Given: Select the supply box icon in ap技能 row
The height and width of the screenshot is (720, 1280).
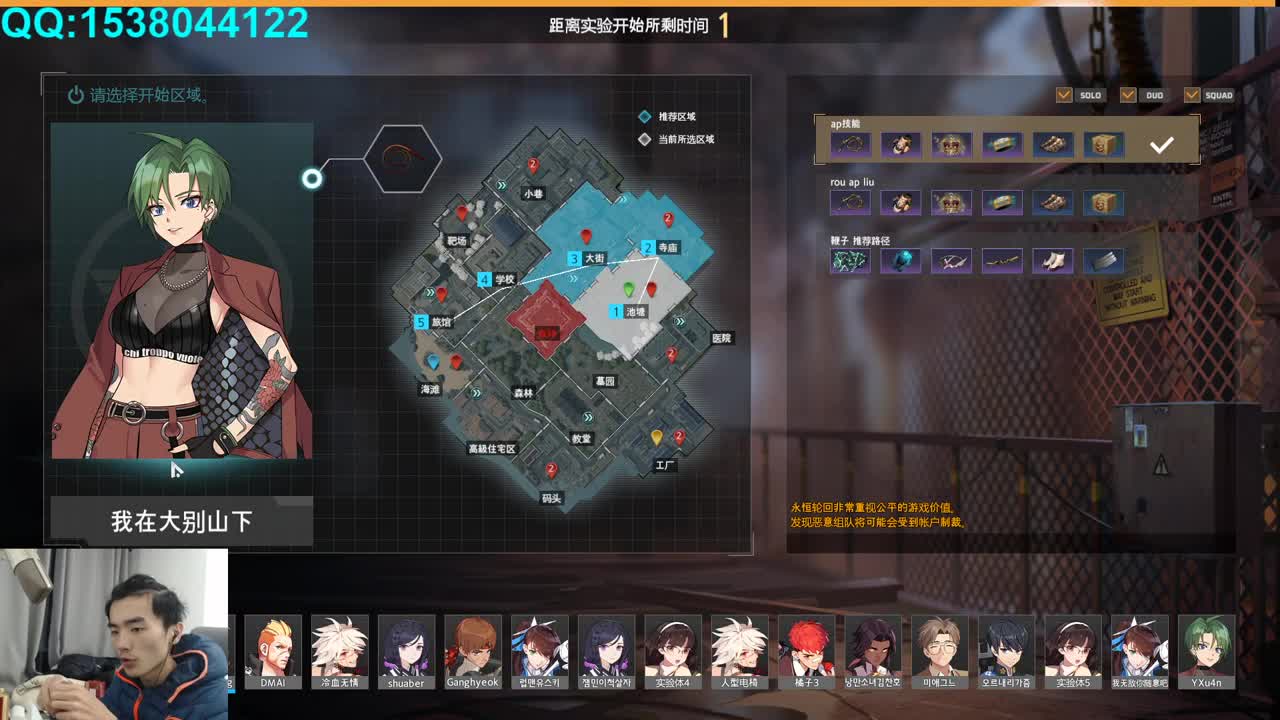Looking at the screenshot, I should click(1104, 144).
